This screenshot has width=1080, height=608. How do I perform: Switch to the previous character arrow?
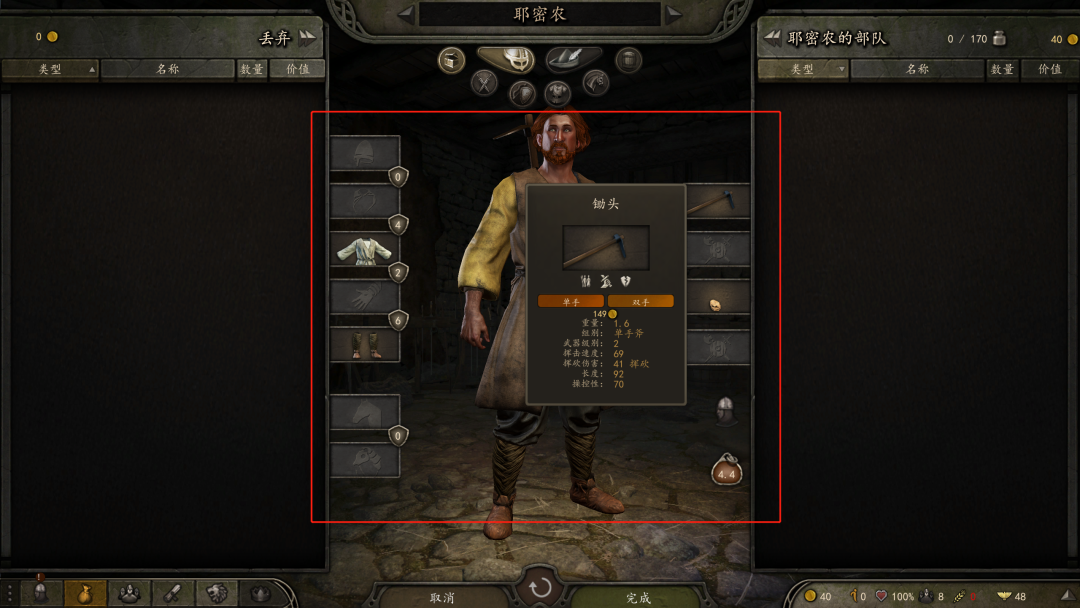(405, 14)
